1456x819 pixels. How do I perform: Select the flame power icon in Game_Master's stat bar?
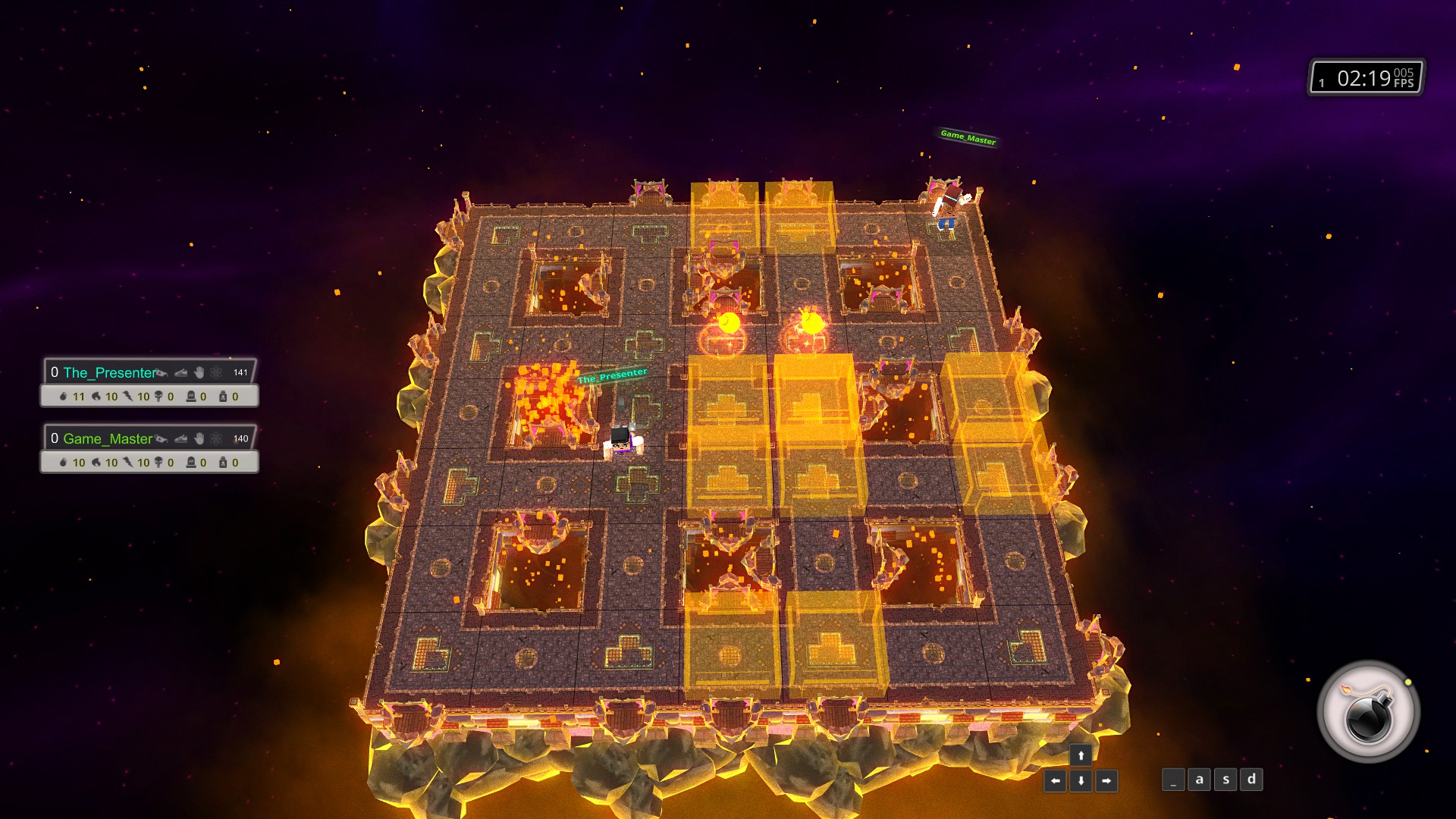(96, 463)
